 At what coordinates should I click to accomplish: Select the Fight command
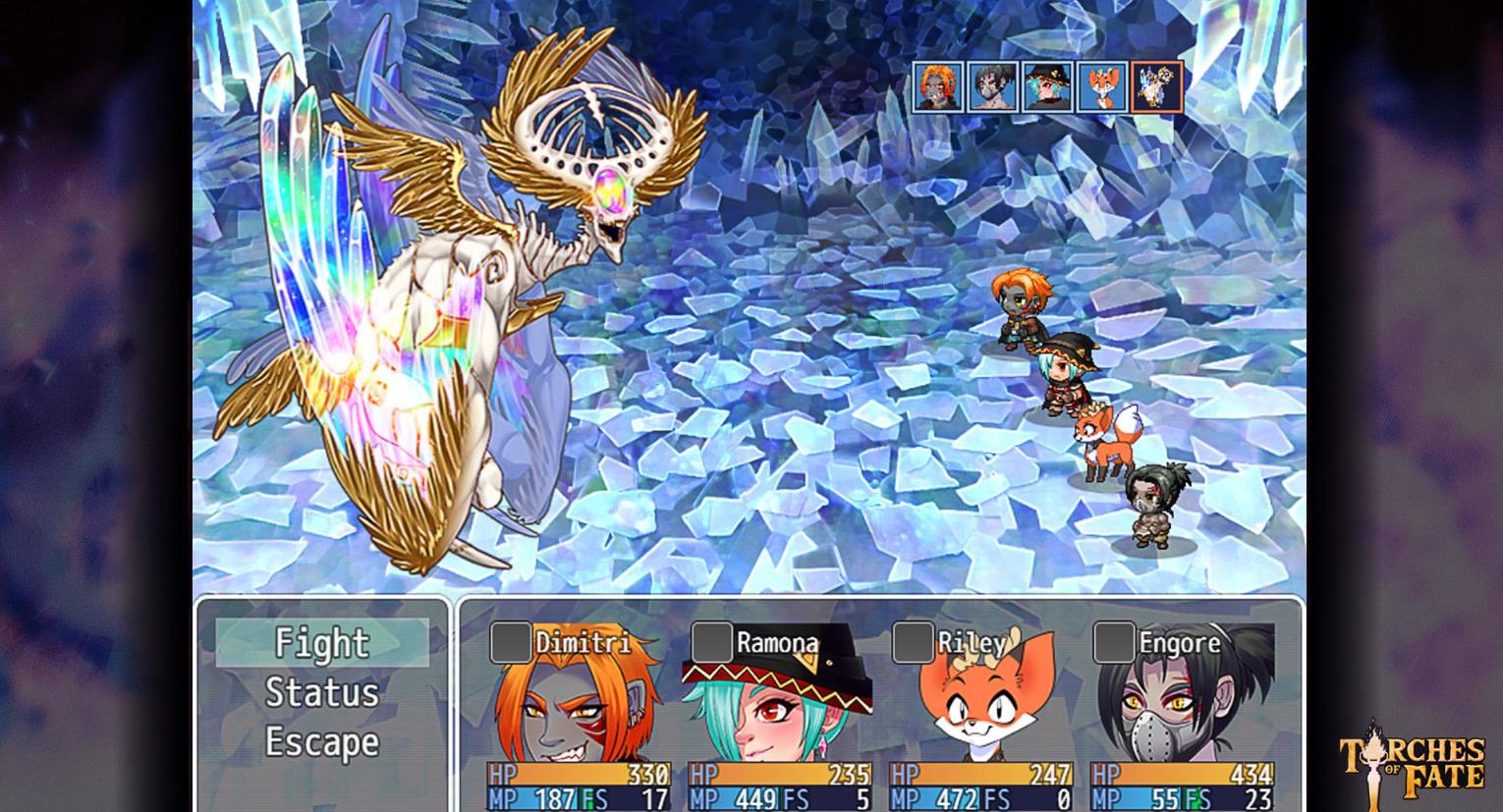click(321, 644)
